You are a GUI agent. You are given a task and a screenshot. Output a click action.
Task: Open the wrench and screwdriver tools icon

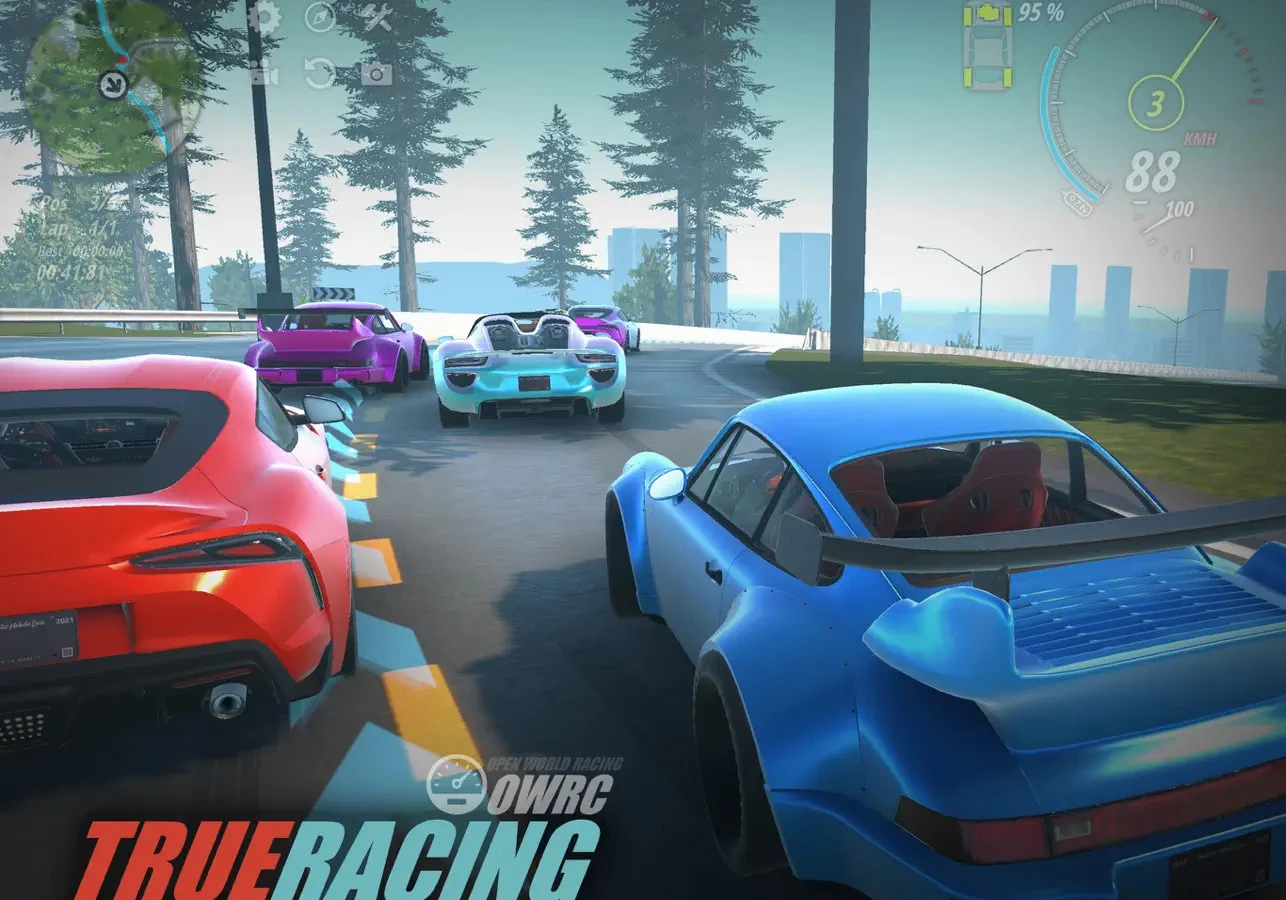click(x=376, y=17)
